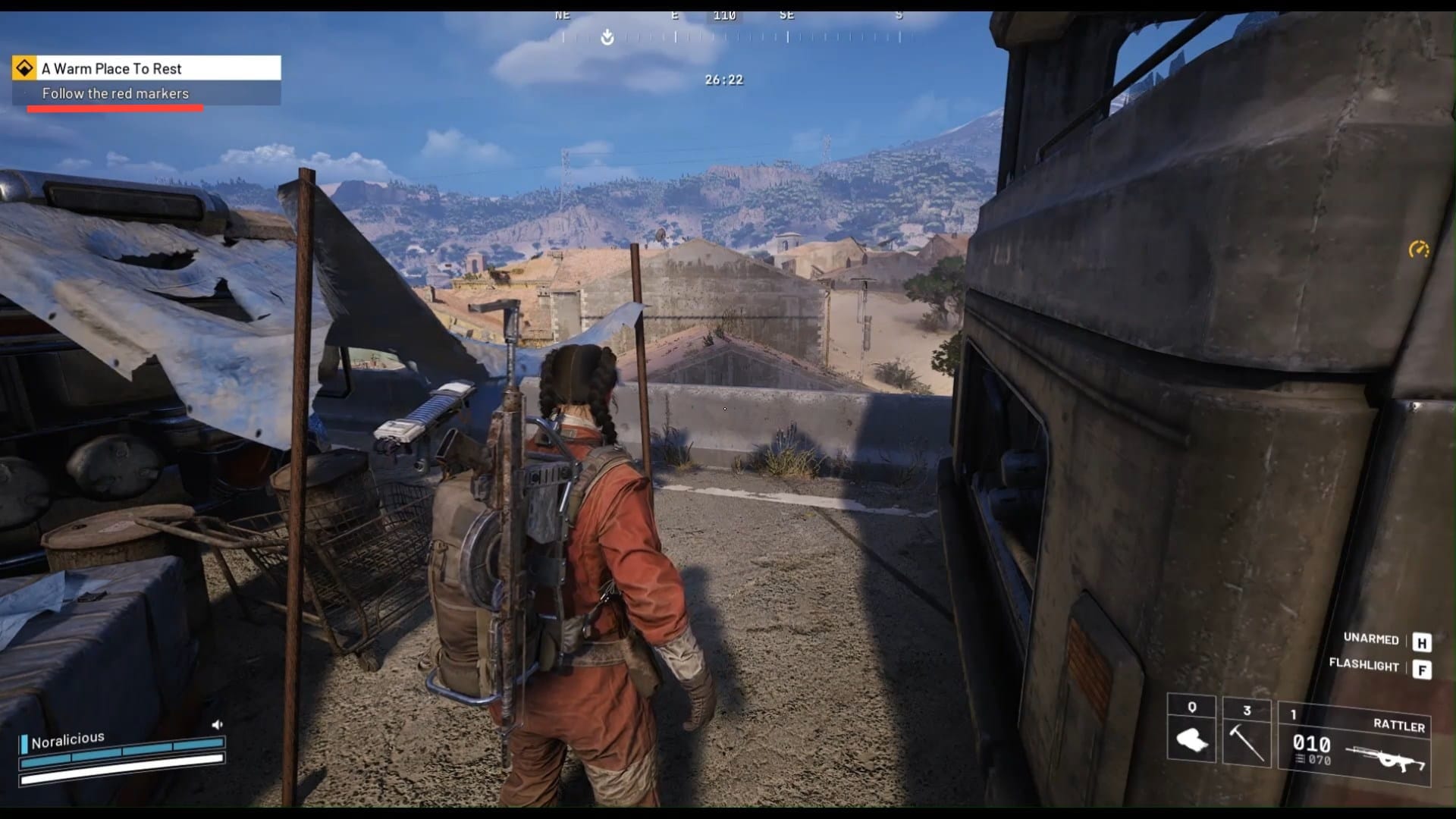
Task: Click the 26:22 countdown timer
Action: (723, 78)
